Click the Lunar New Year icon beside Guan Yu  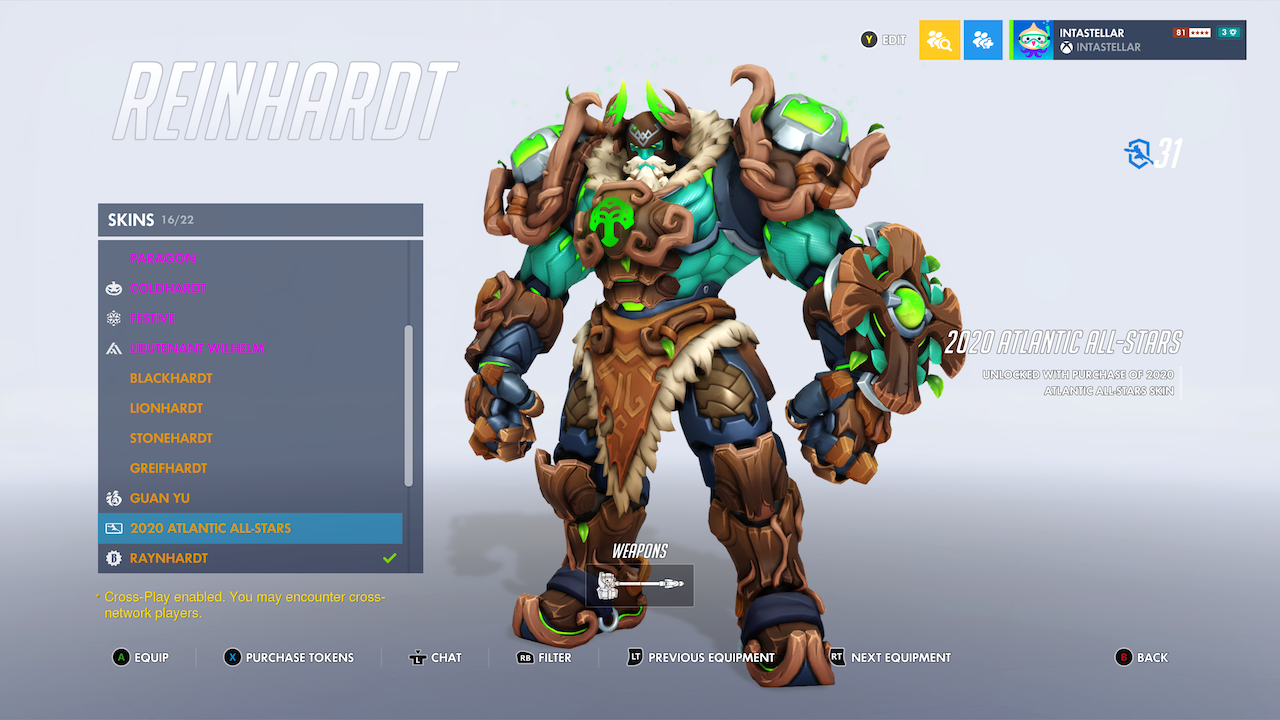click(x=113, y=498)
